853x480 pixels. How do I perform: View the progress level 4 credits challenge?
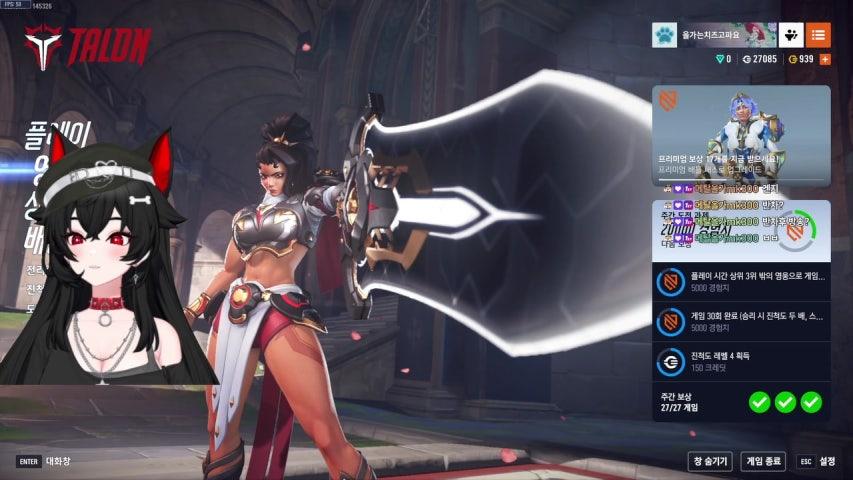click(741, 361)
